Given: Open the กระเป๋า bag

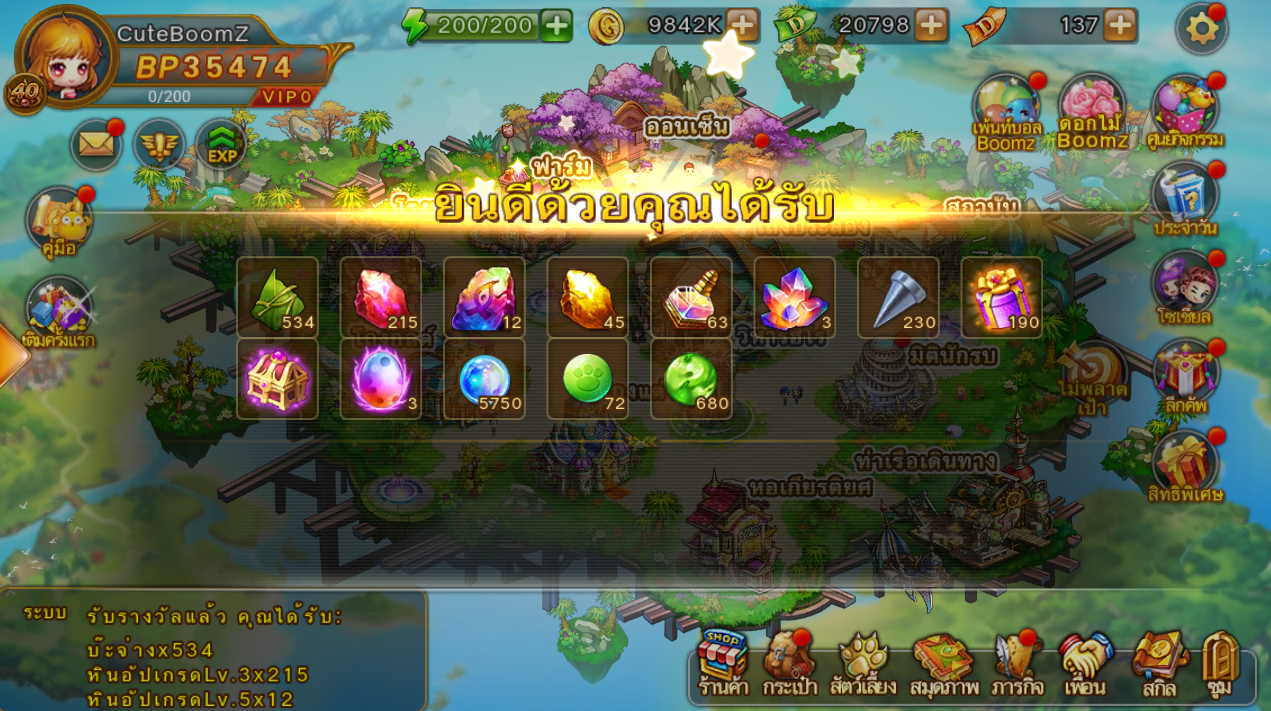Looking at the screenshot, I should pyautogui.click(x=789, y=661).
